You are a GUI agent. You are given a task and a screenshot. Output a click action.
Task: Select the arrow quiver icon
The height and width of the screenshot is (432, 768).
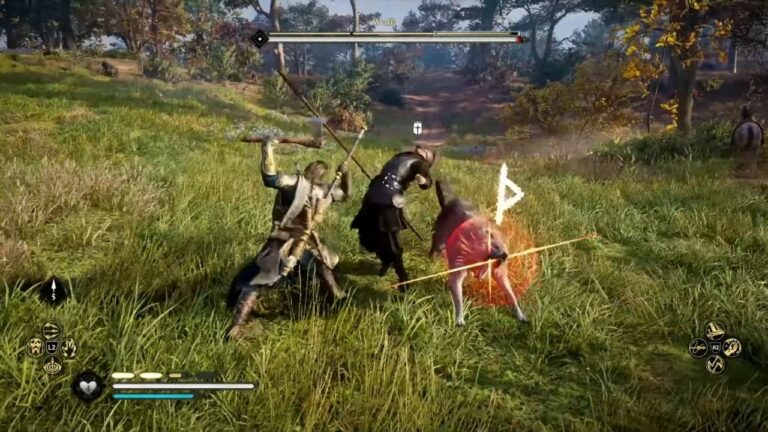tap(52, 291)
